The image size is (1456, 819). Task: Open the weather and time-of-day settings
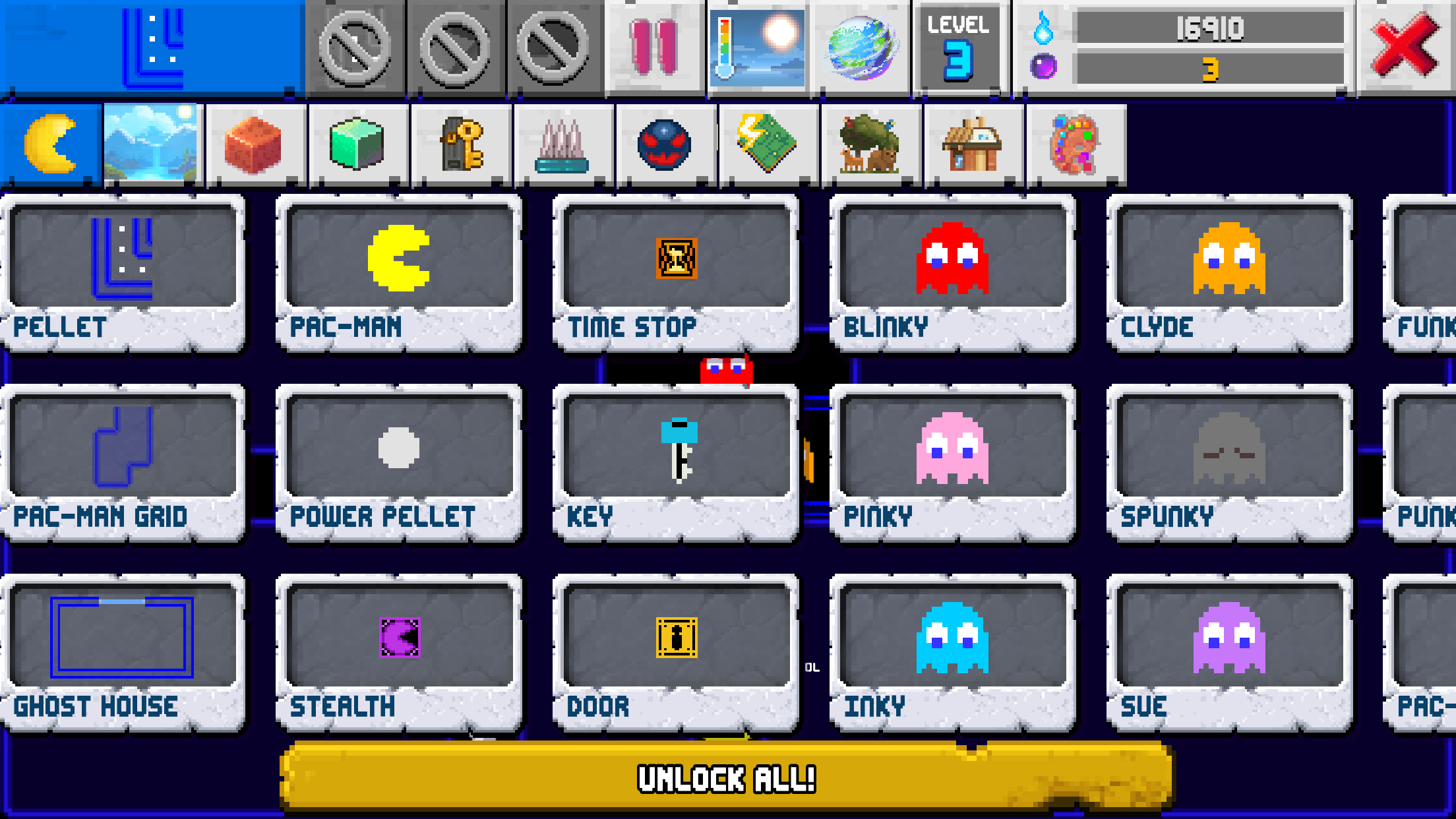pyautogui.click(x=757, y=46)
